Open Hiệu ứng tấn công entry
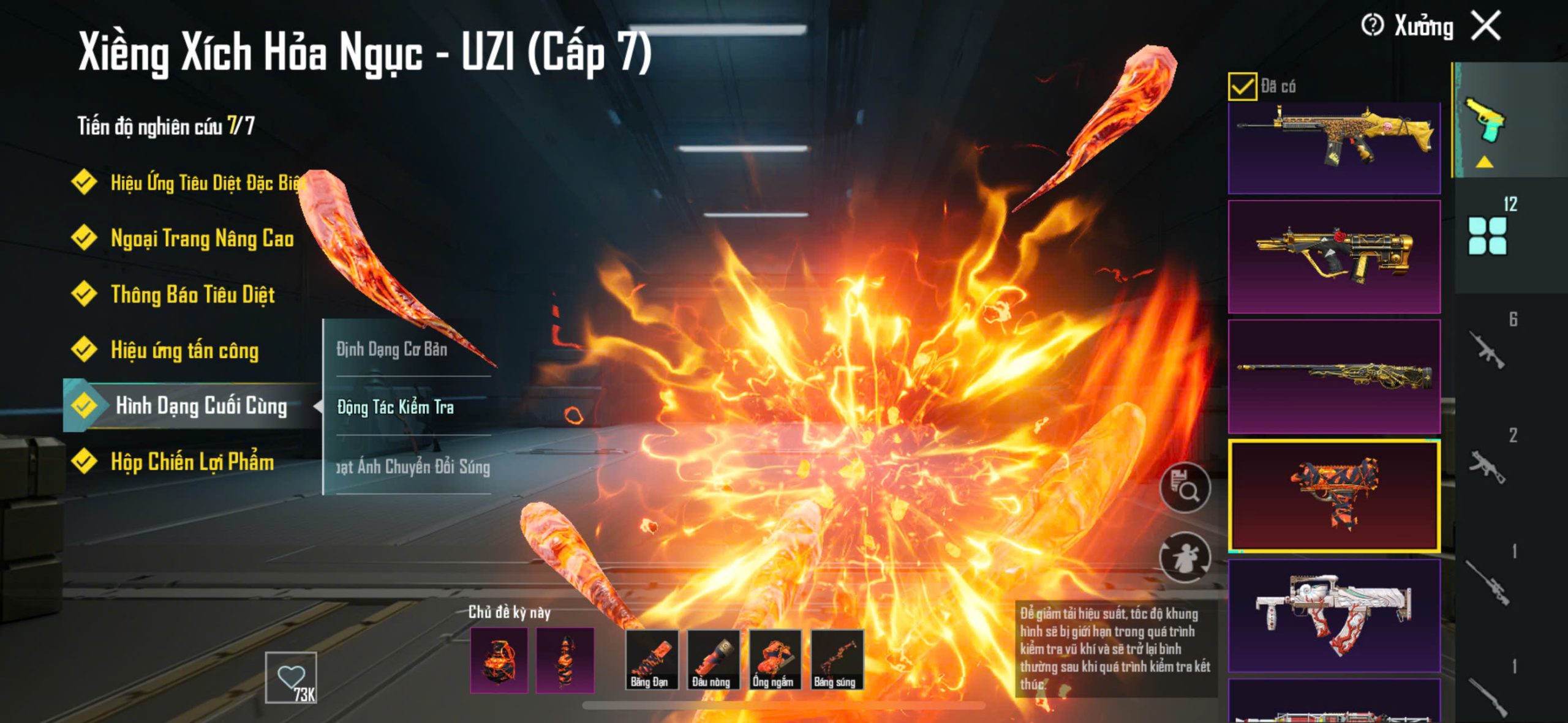Viewport: 1568px width, 723px height. (184, 350)
